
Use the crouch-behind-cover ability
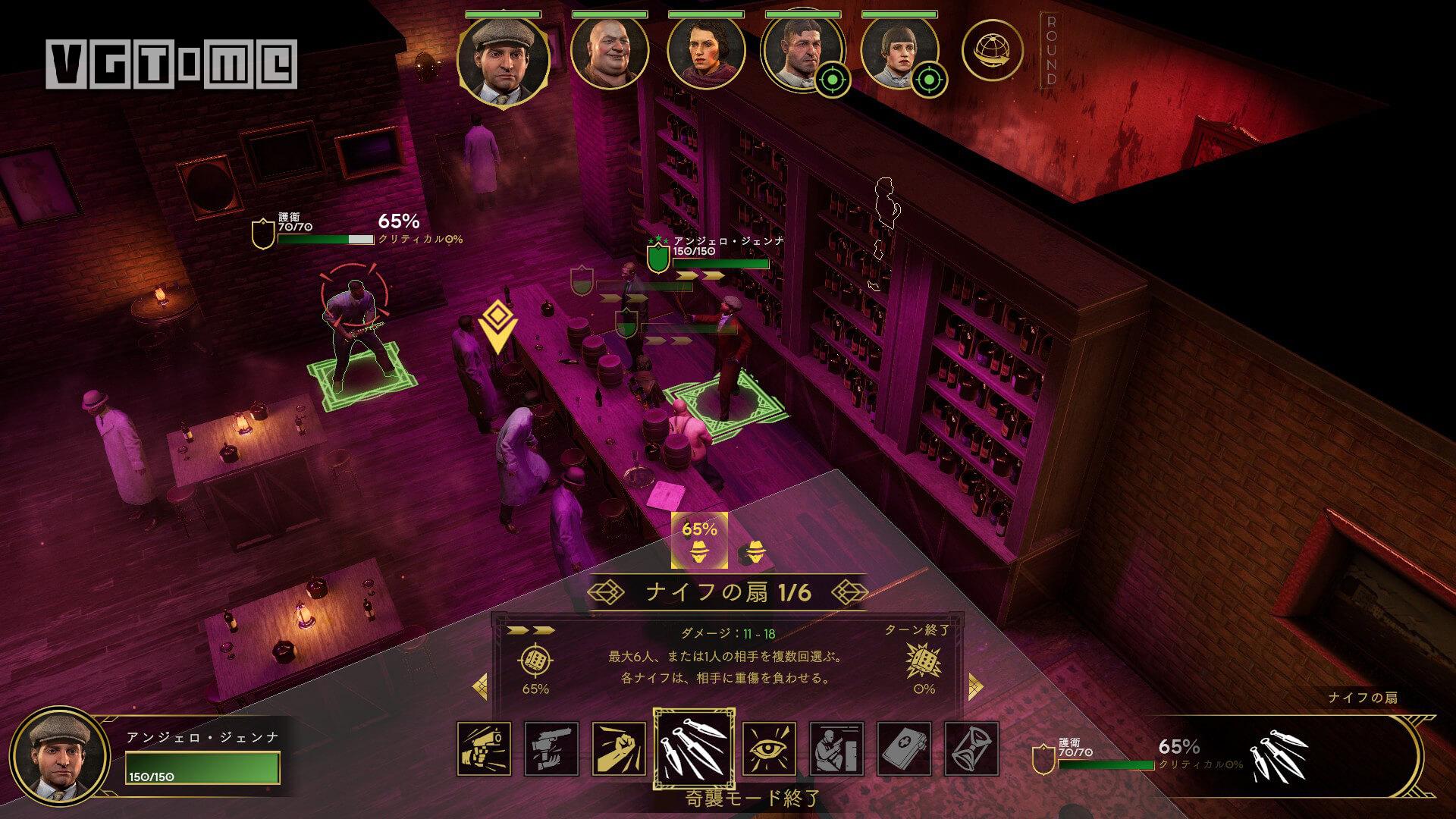pyautogui.click(x=836, y=748)
